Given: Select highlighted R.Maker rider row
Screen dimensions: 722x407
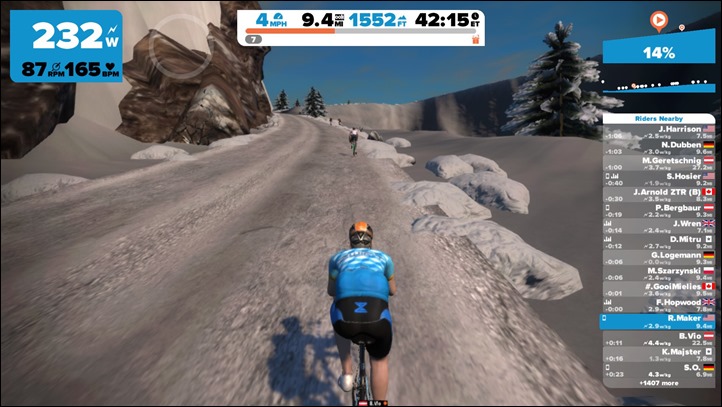Looking at the screenshot, I should (x=658, y=321).
